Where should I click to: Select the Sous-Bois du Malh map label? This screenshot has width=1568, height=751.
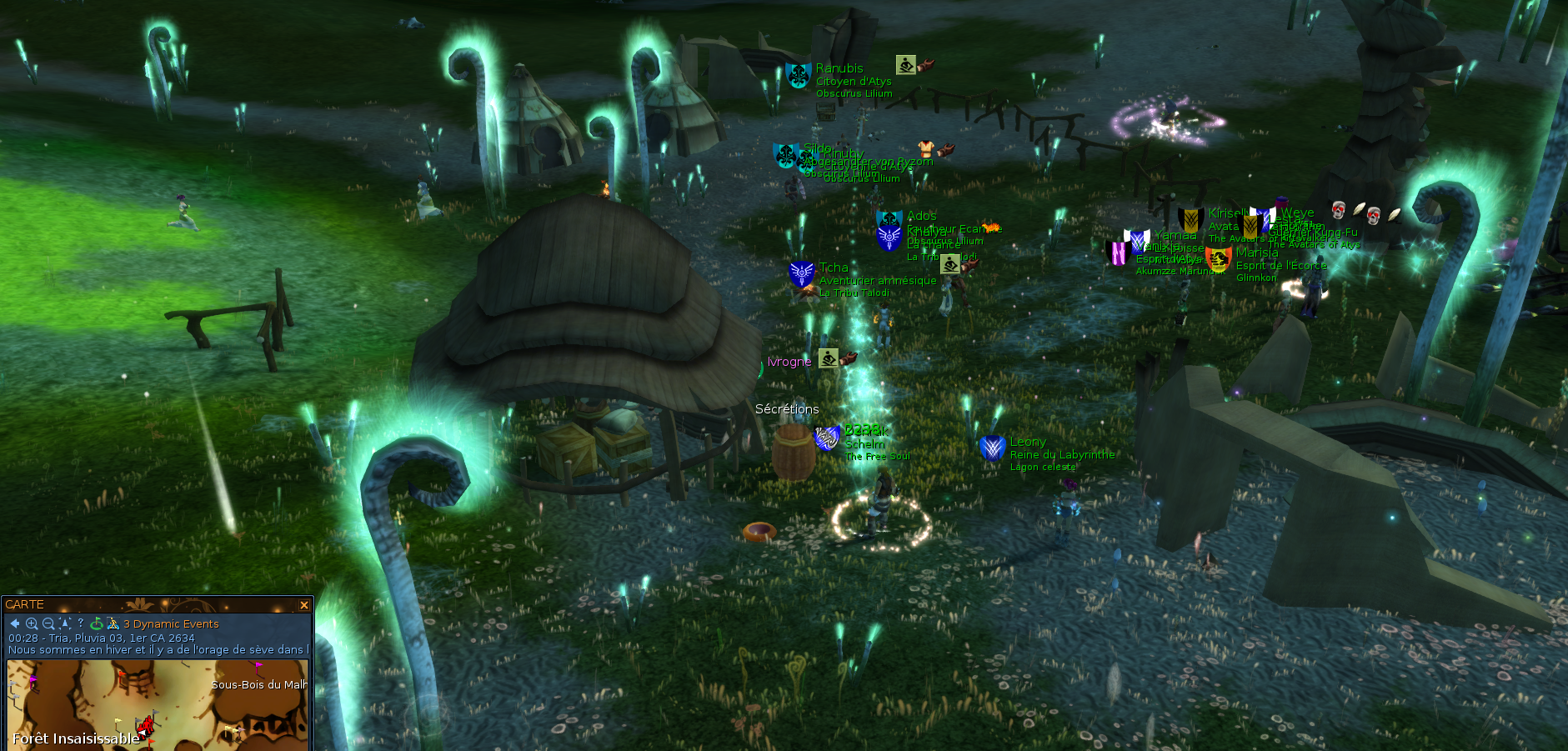[258, 685]
